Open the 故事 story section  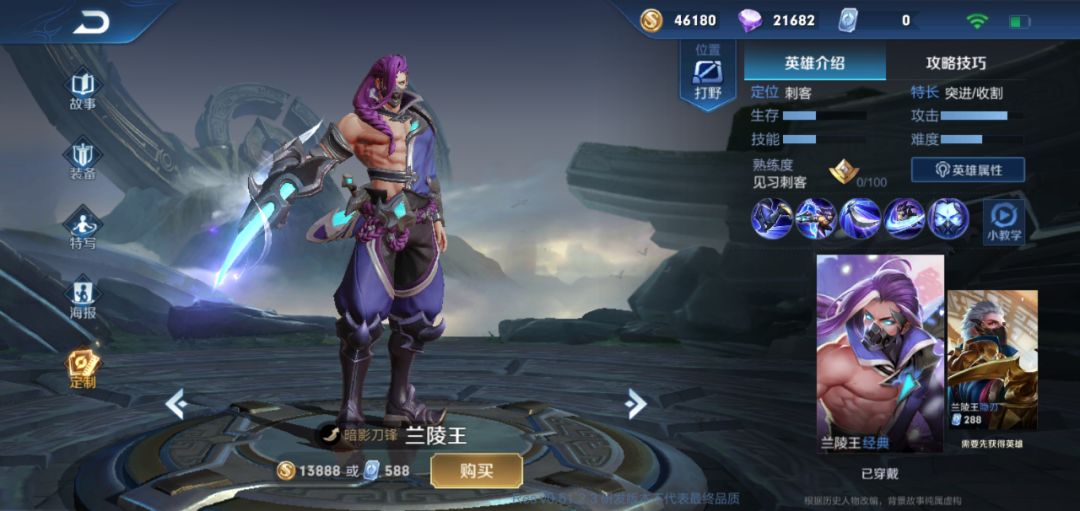click(83, 89)
